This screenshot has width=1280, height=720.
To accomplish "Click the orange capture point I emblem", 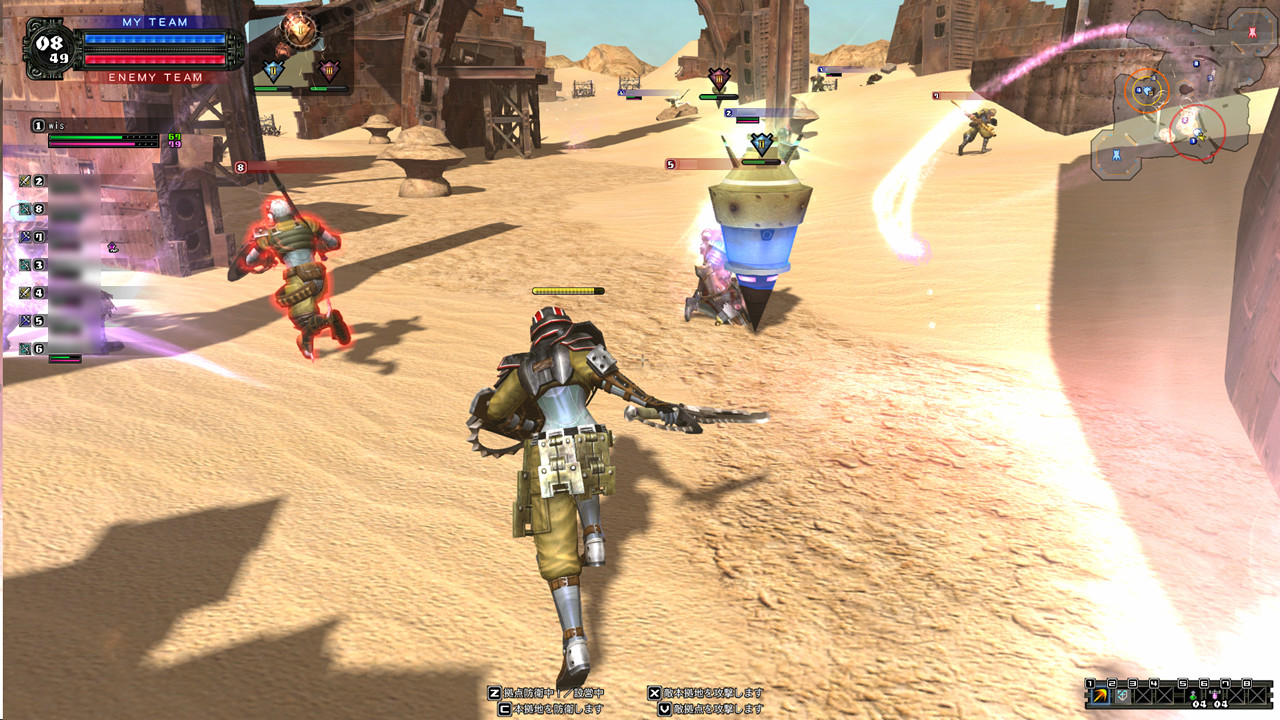I will click(297, 30).
